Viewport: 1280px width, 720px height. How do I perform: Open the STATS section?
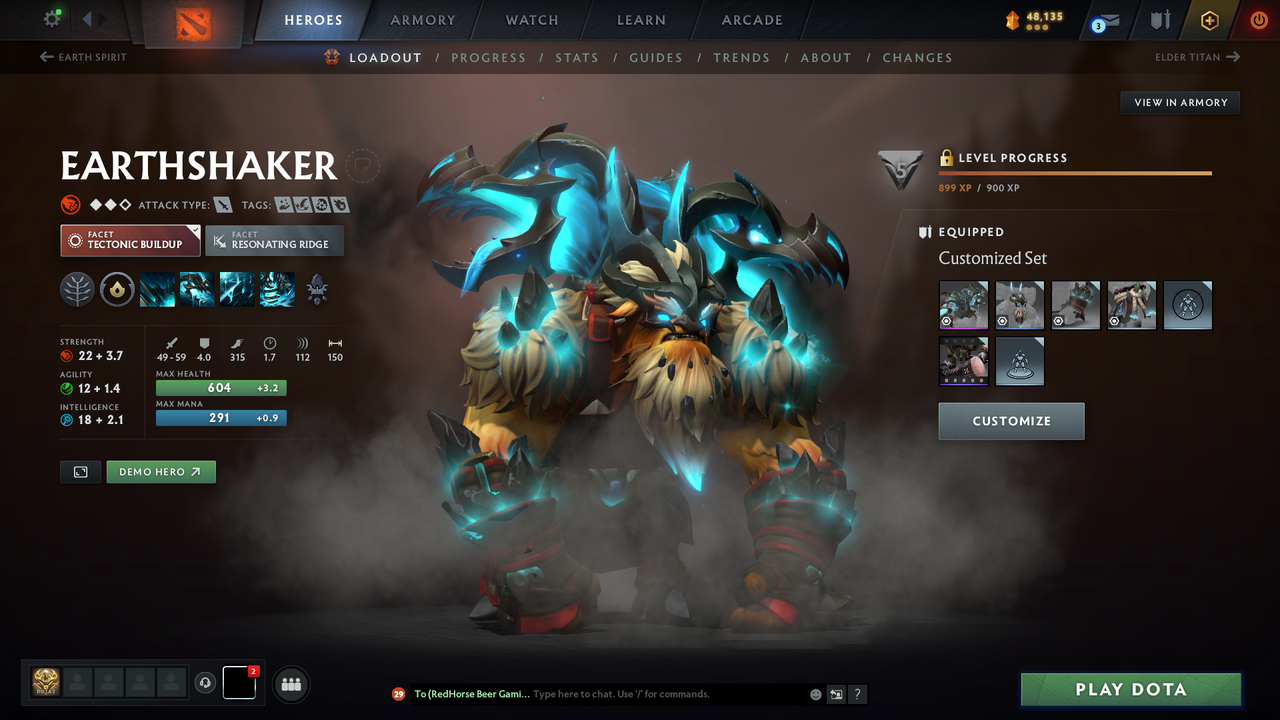(577, 57)
